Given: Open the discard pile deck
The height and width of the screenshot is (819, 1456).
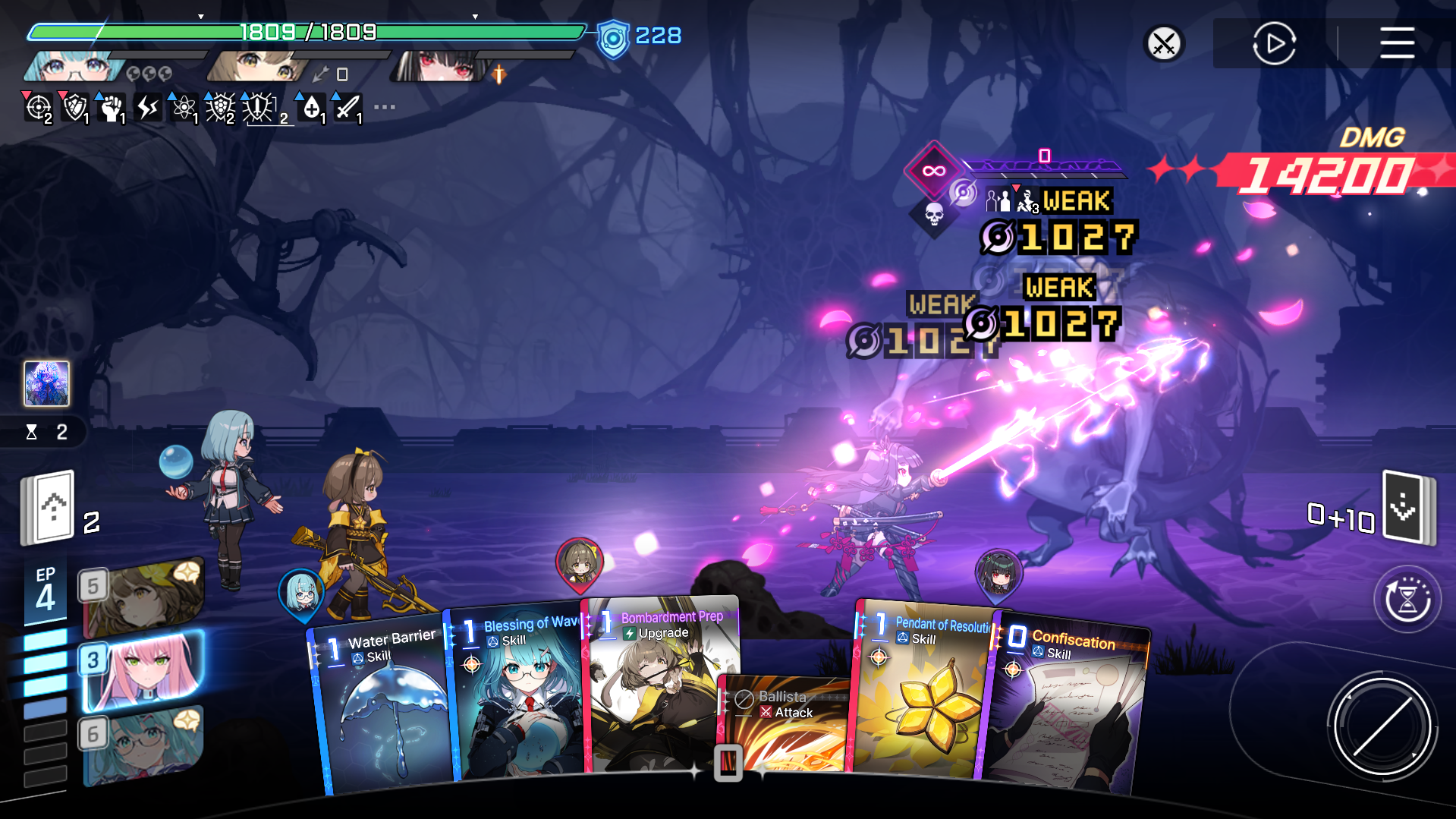Looking at the screenshot, I should pyautogui.click(x=1407, y=507).
